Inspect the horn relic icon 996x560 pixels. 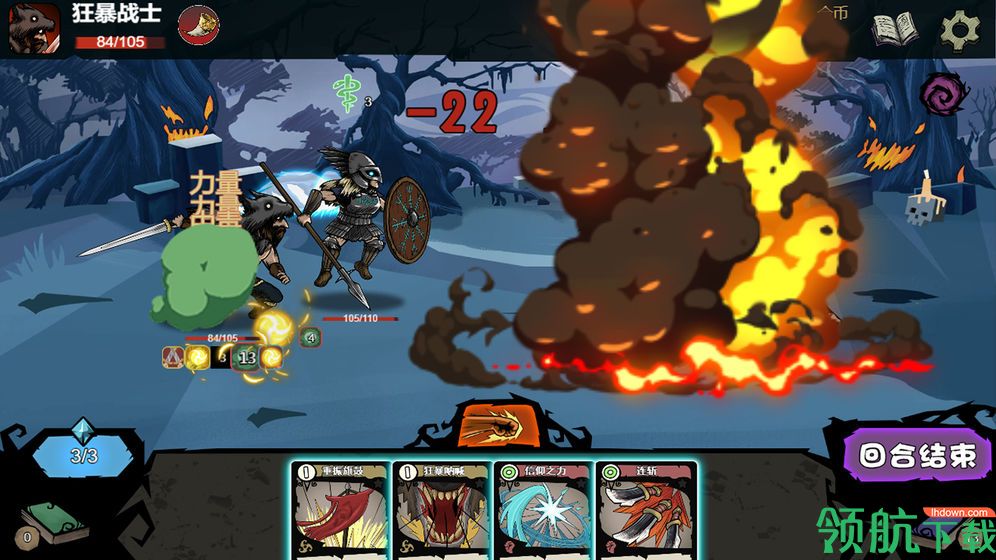click(198, 25)
